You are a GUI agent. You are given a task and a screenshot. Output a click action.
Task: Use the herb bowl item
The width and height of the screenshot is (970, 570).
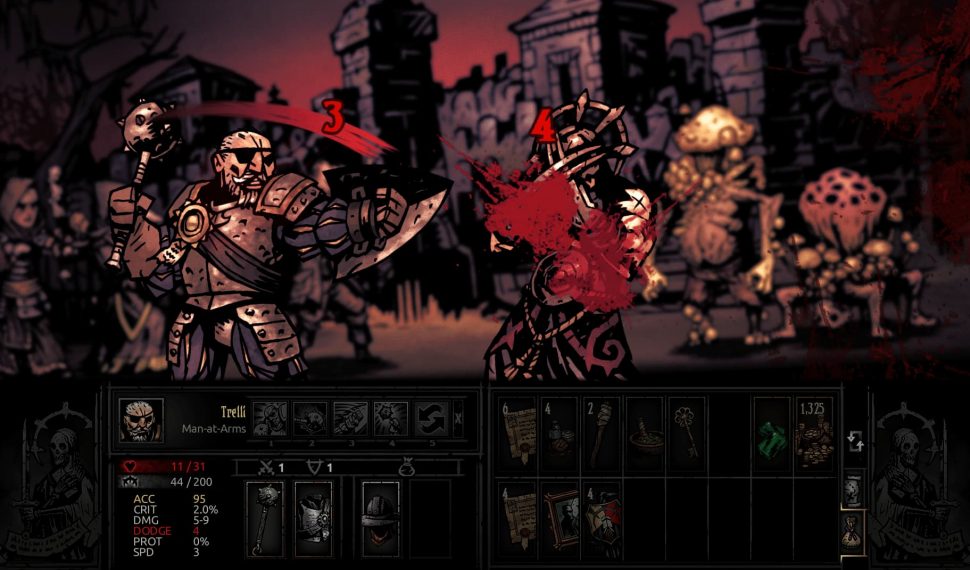tap(645, 435)
